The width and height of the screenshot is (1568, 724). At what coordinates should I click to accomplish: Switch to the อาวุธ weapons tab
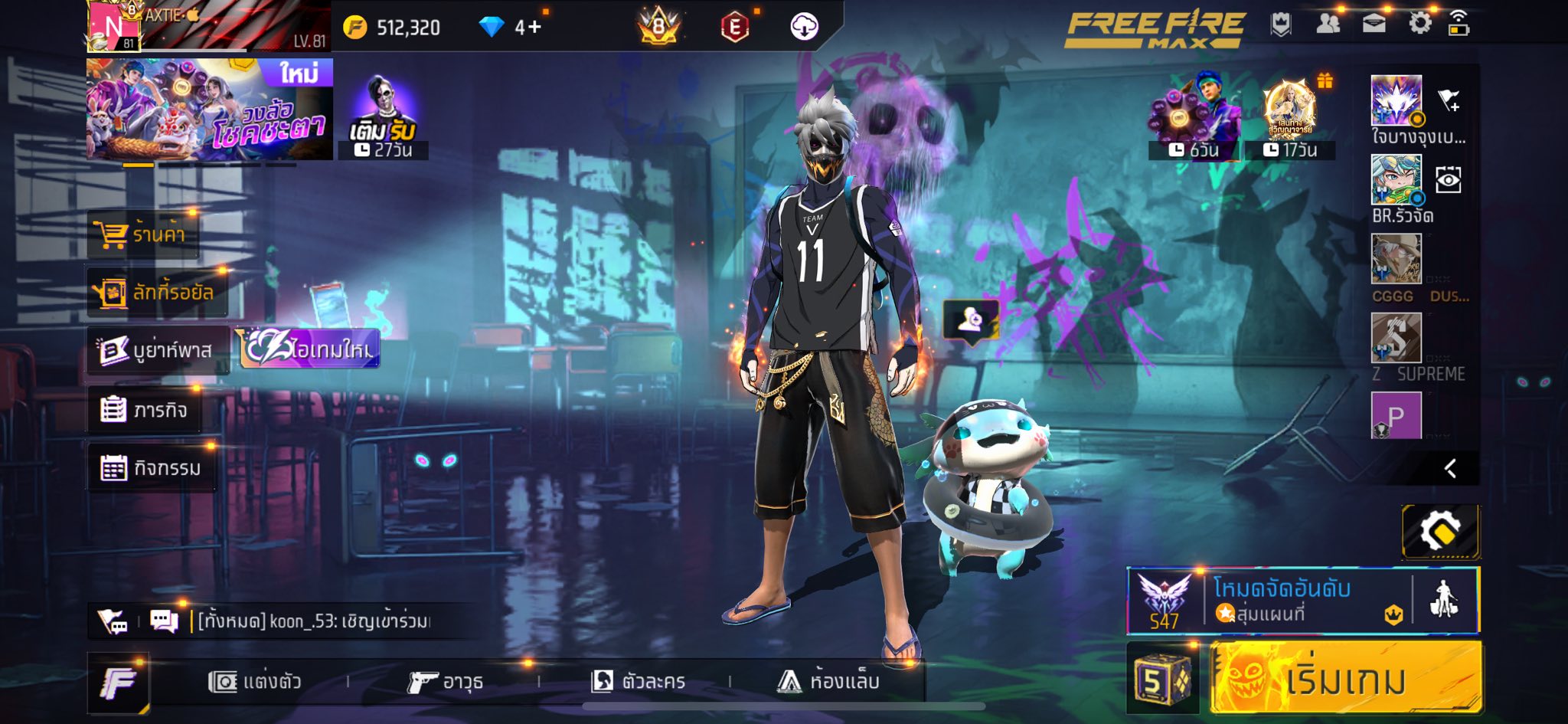click(445, 681)
